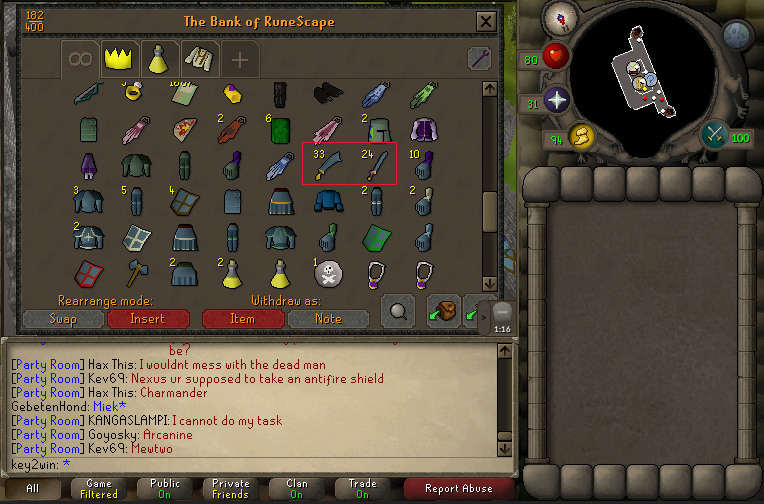Open the Report Abuse dialog
This screenshot has height=504, width=764.
(x=460, y=488)
